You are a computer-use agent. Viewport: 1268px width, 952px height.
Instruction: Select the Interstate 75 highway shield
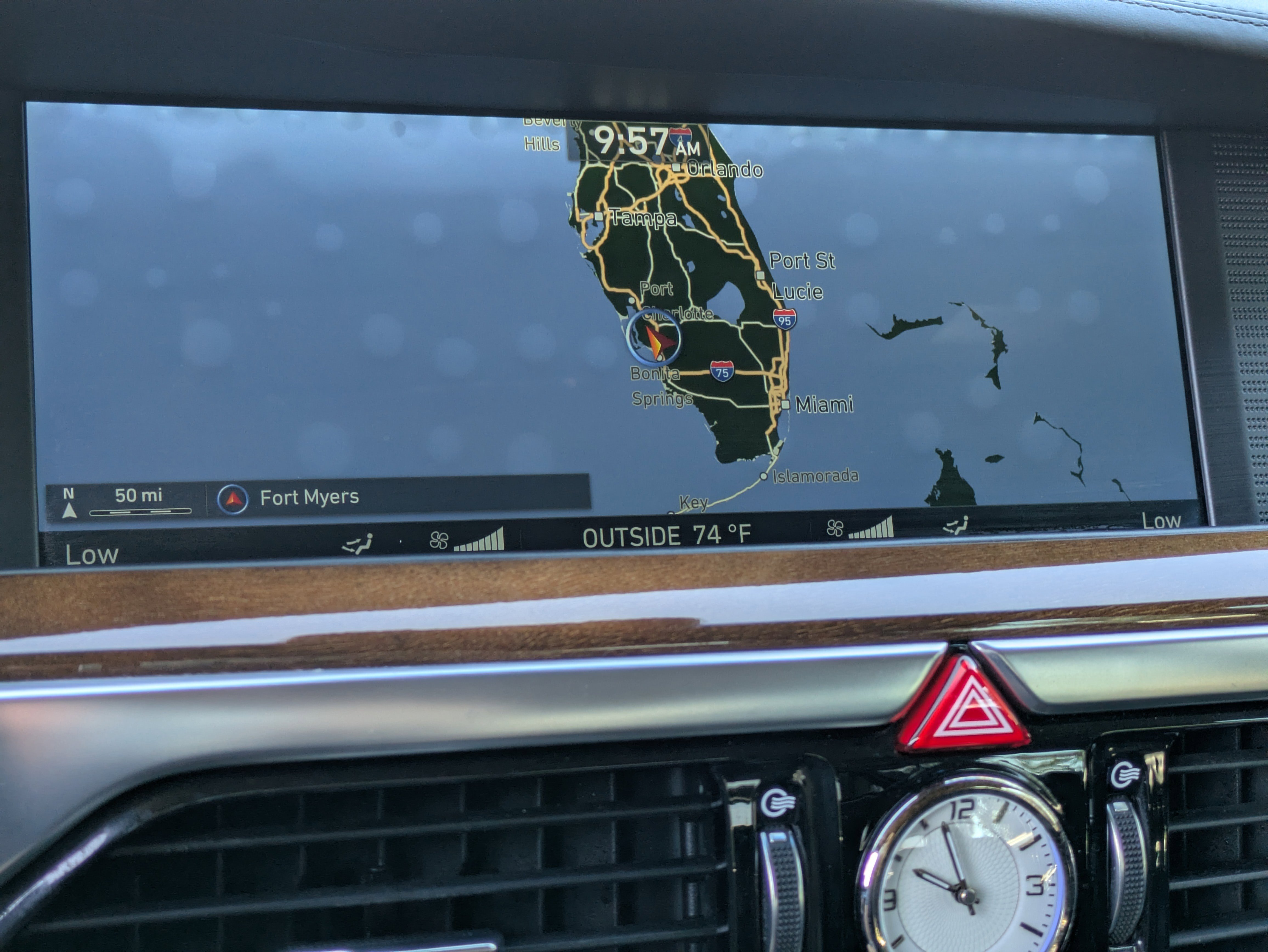click(722, 372)
